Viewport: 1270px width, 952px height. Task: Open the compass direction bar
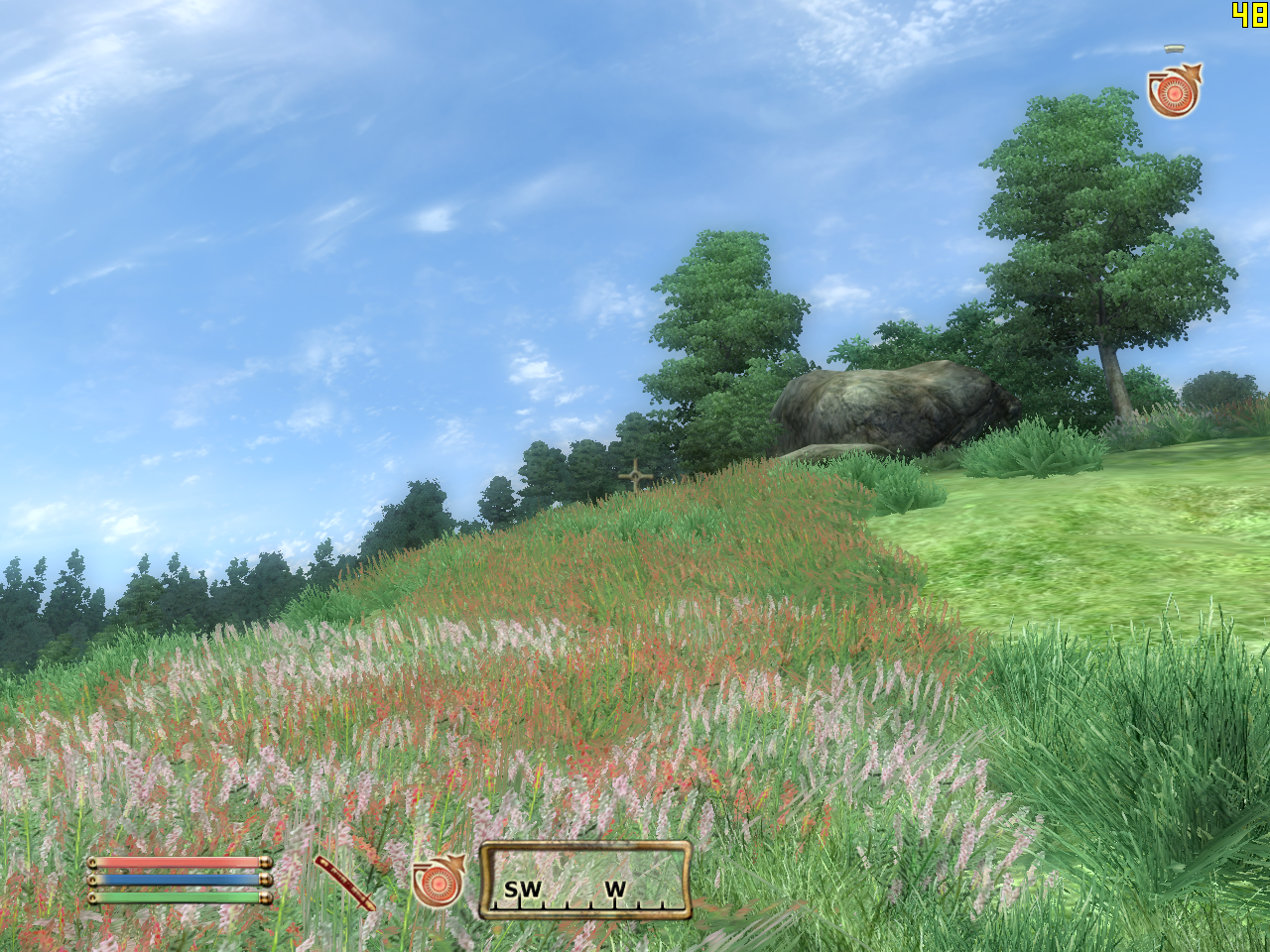585,881
